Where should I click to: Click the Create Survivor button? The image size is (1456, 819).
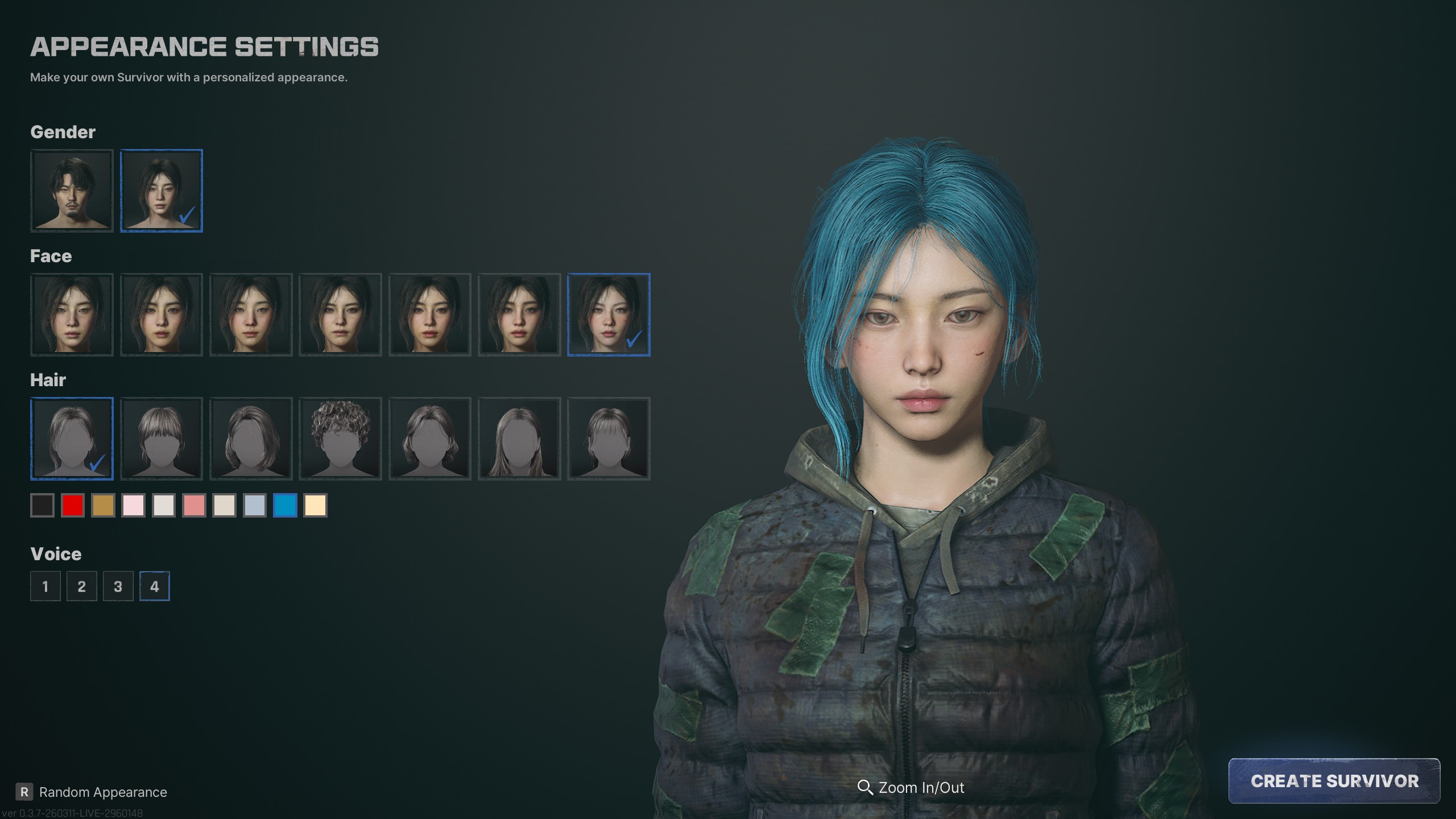(x=1334, y=781)
